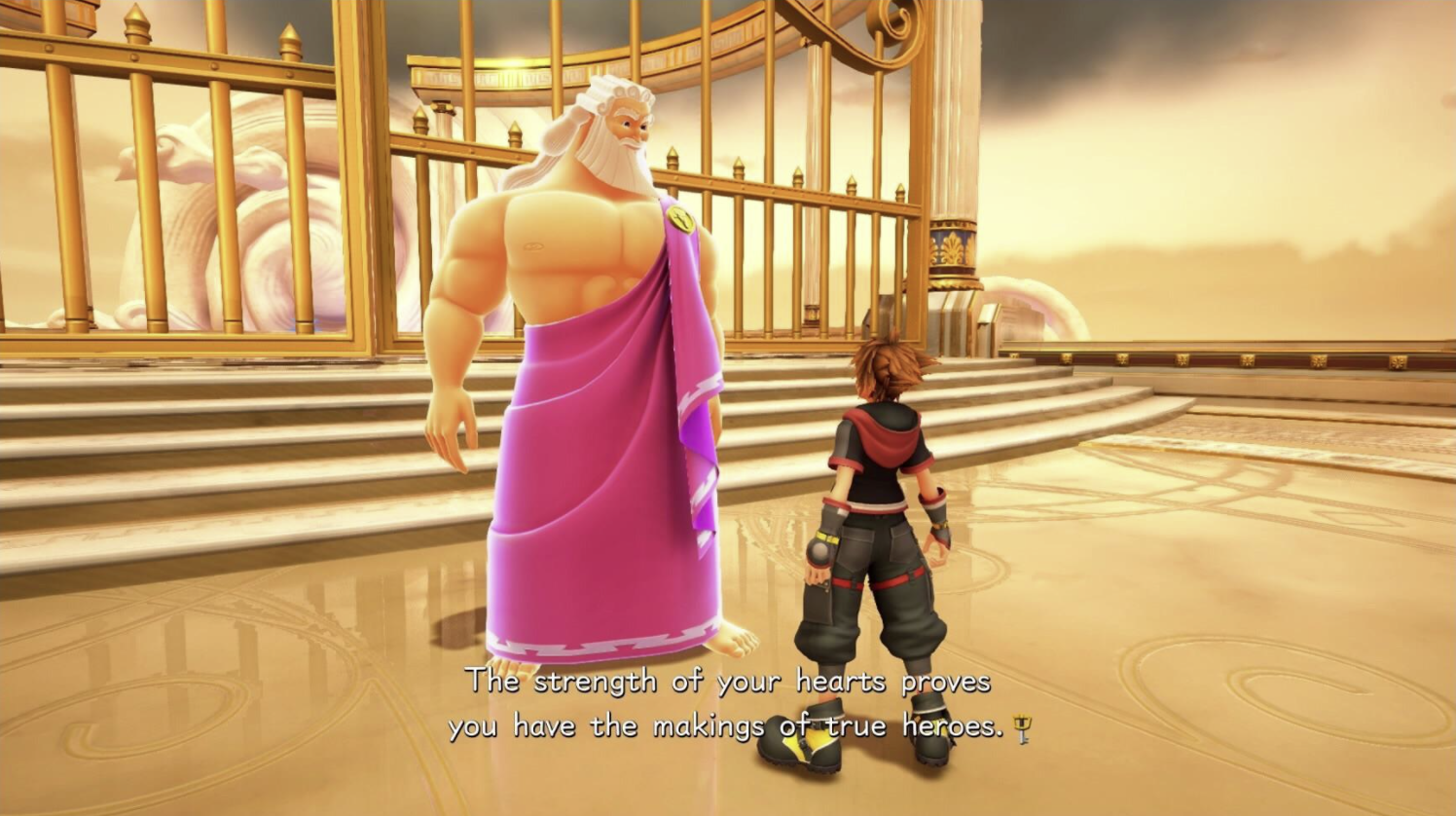
Task: Click the keyblade continue icon ending the subtitle
Action: coord(1022,727)
